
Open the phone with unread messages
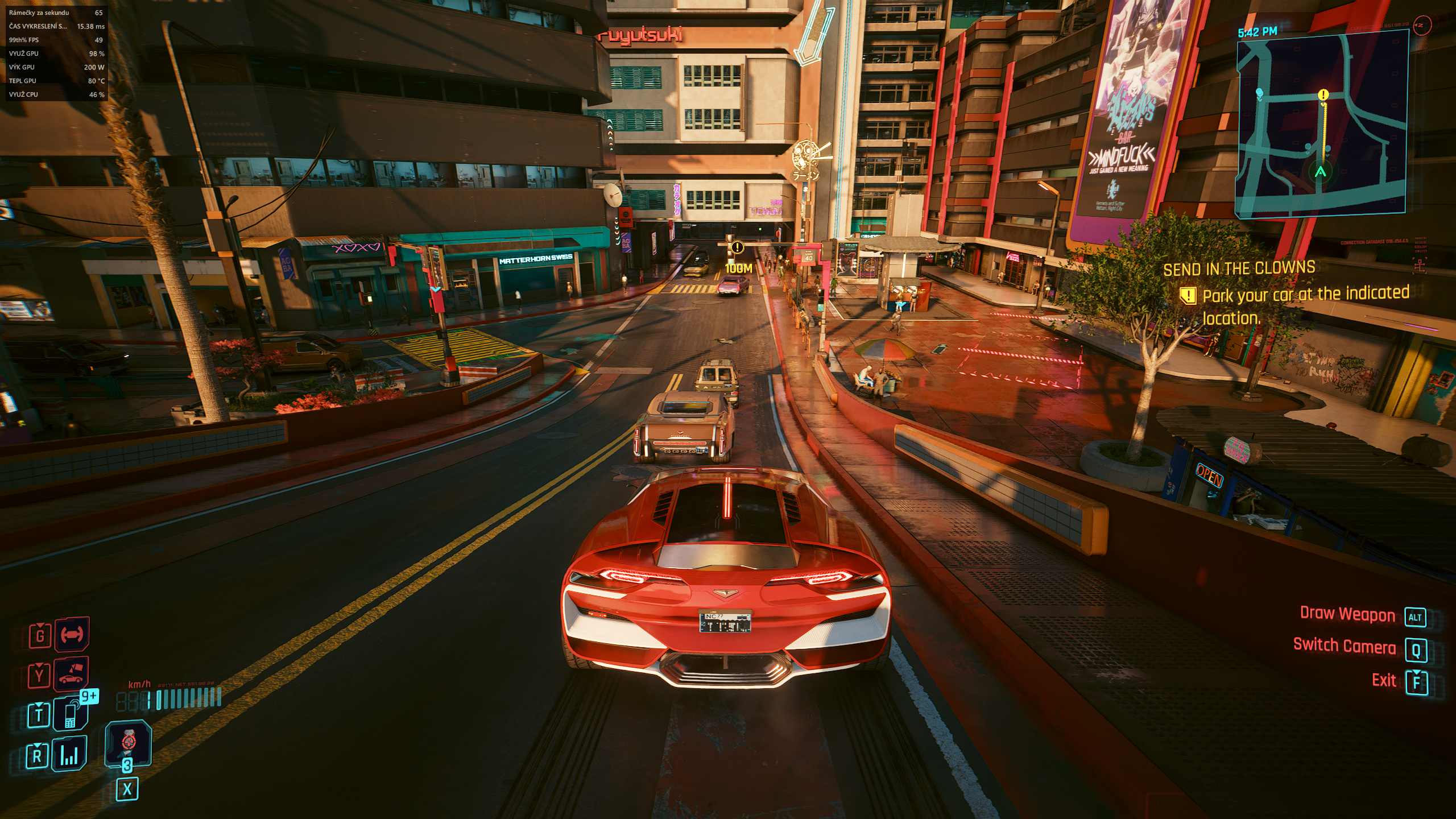[x=71, y=714]
